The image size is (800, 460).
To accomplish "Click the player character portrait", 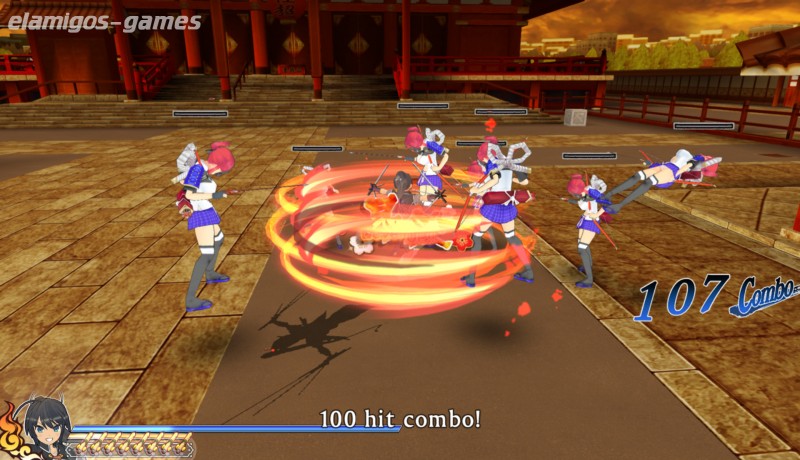I will 41,428.
